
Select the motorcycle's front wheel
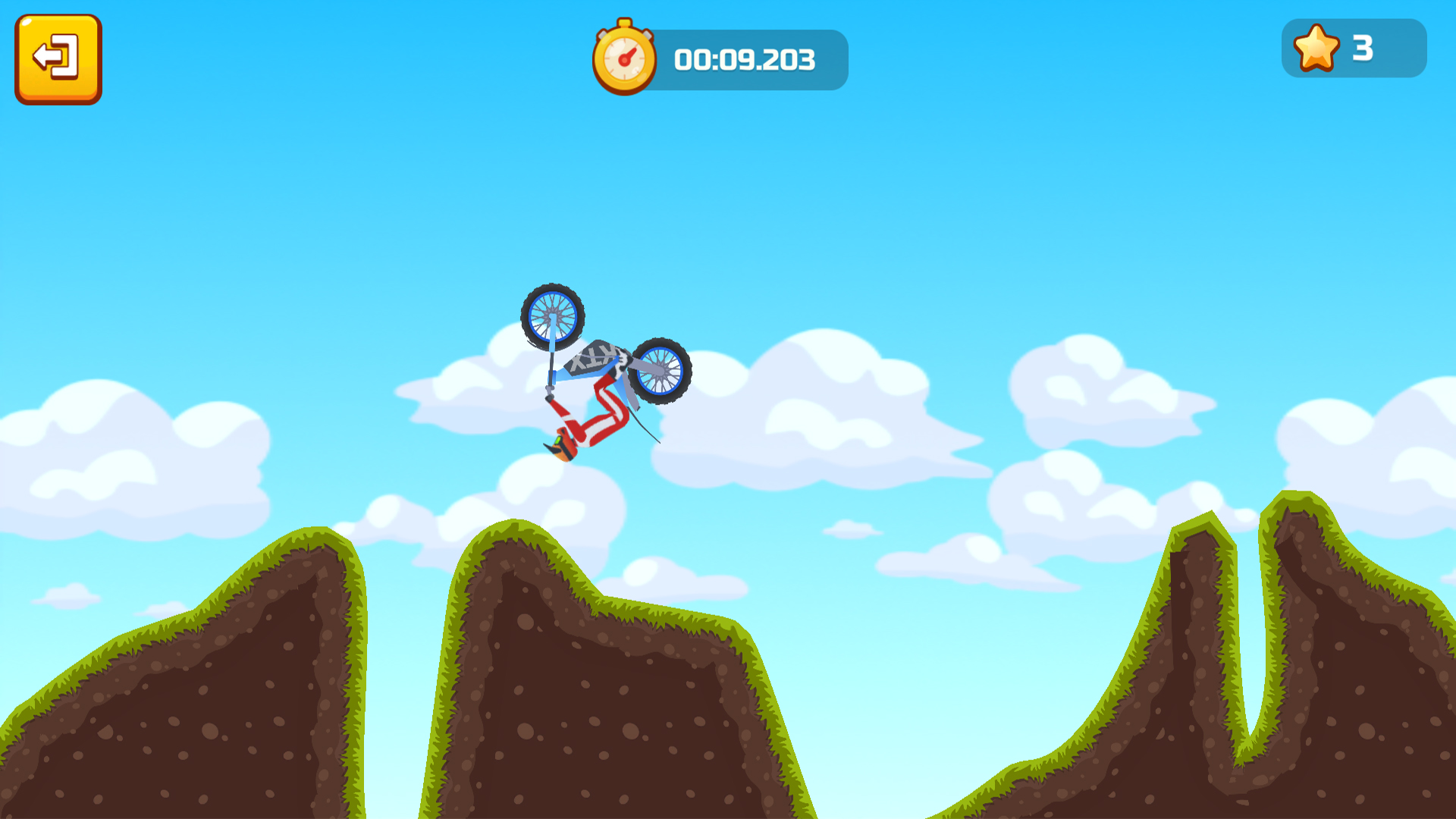[552, 315]
